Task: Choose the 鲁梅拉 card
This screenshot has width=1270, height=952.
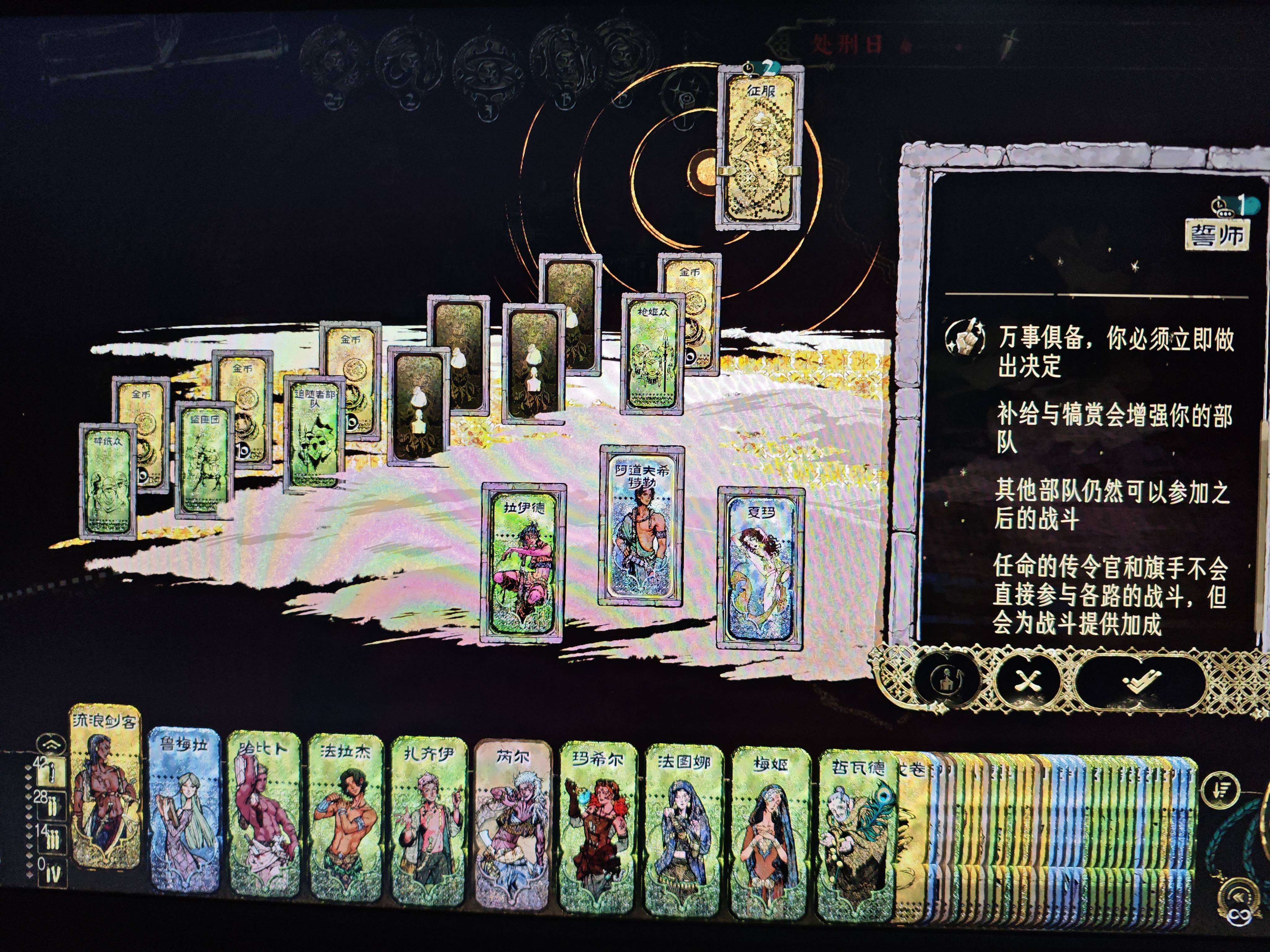Action: (184, 809)
